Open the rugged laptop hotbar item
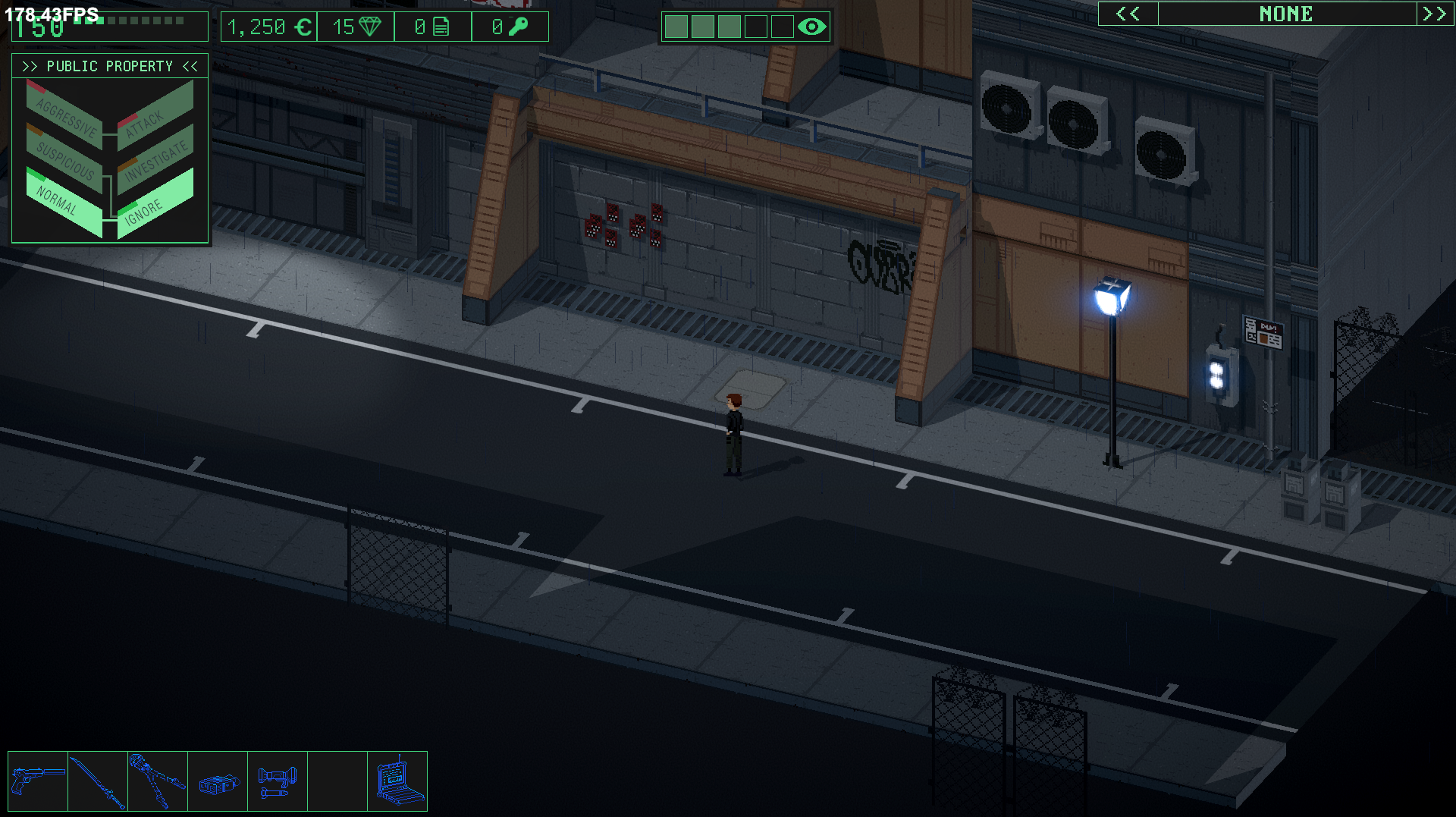The height and width of the screenshot is (817, 1456). coord(397,781)
